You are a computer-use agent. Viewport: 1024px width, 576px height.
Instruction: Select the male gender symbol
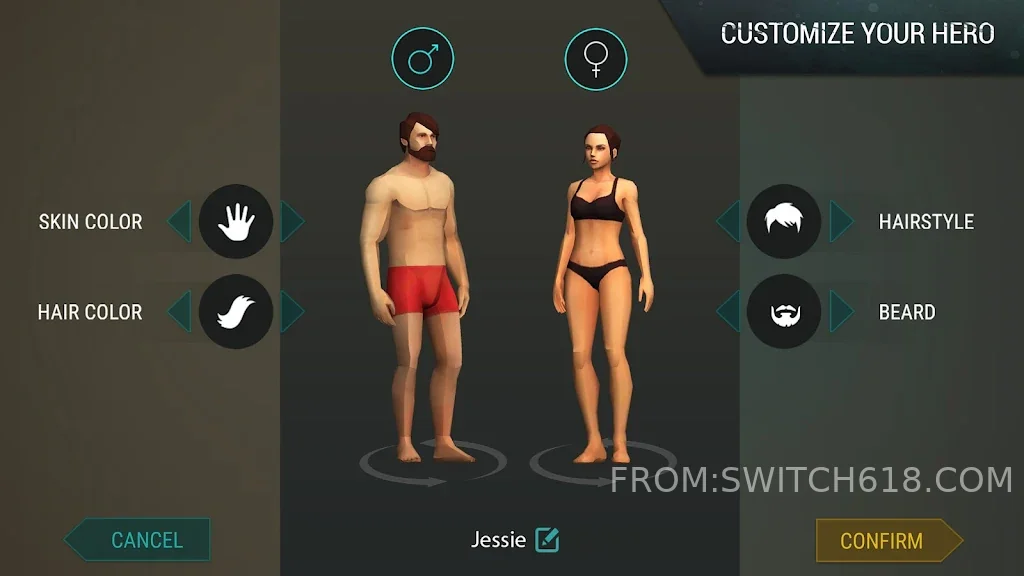(422, 59)
